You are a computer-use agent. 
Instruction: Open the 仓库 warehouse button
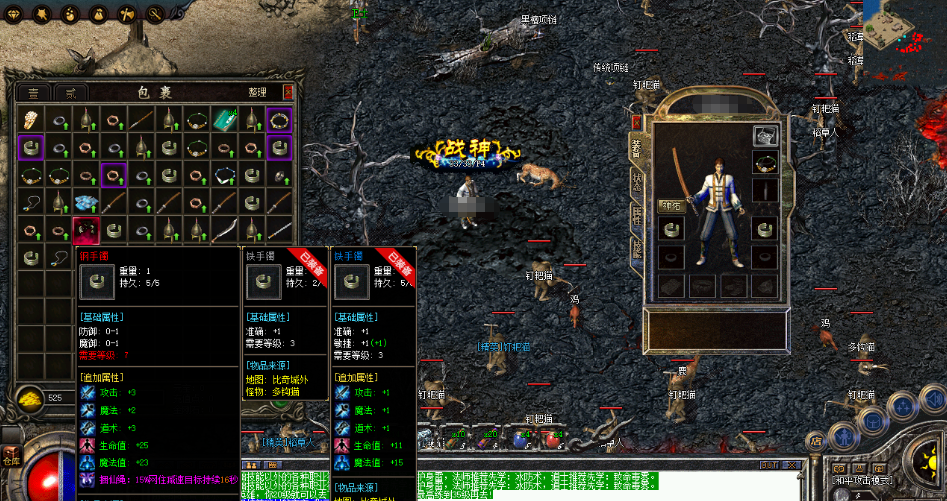(x=11, y=460)
